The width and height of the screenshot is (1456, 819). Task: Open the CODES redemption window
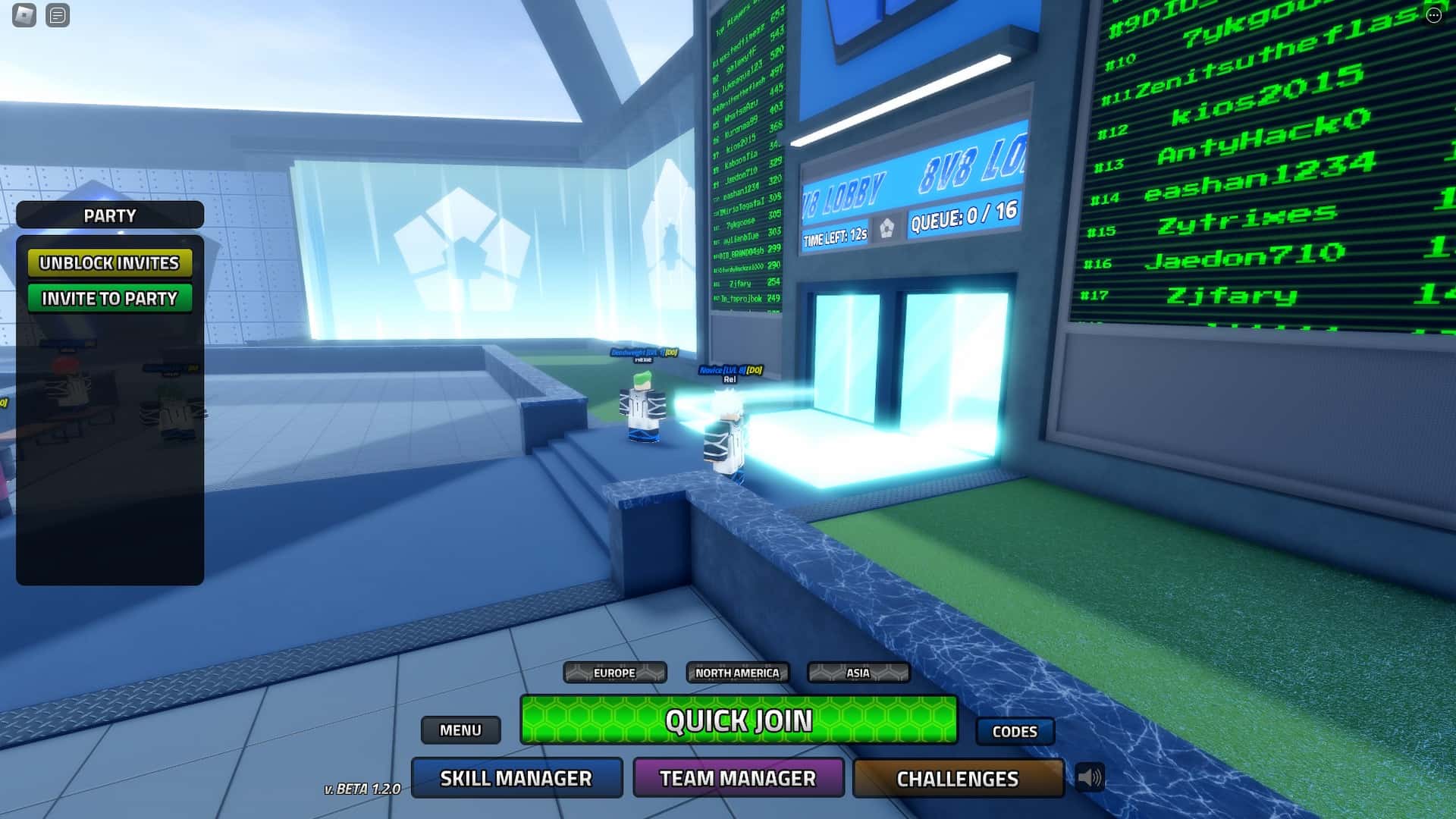(1015, 731)
